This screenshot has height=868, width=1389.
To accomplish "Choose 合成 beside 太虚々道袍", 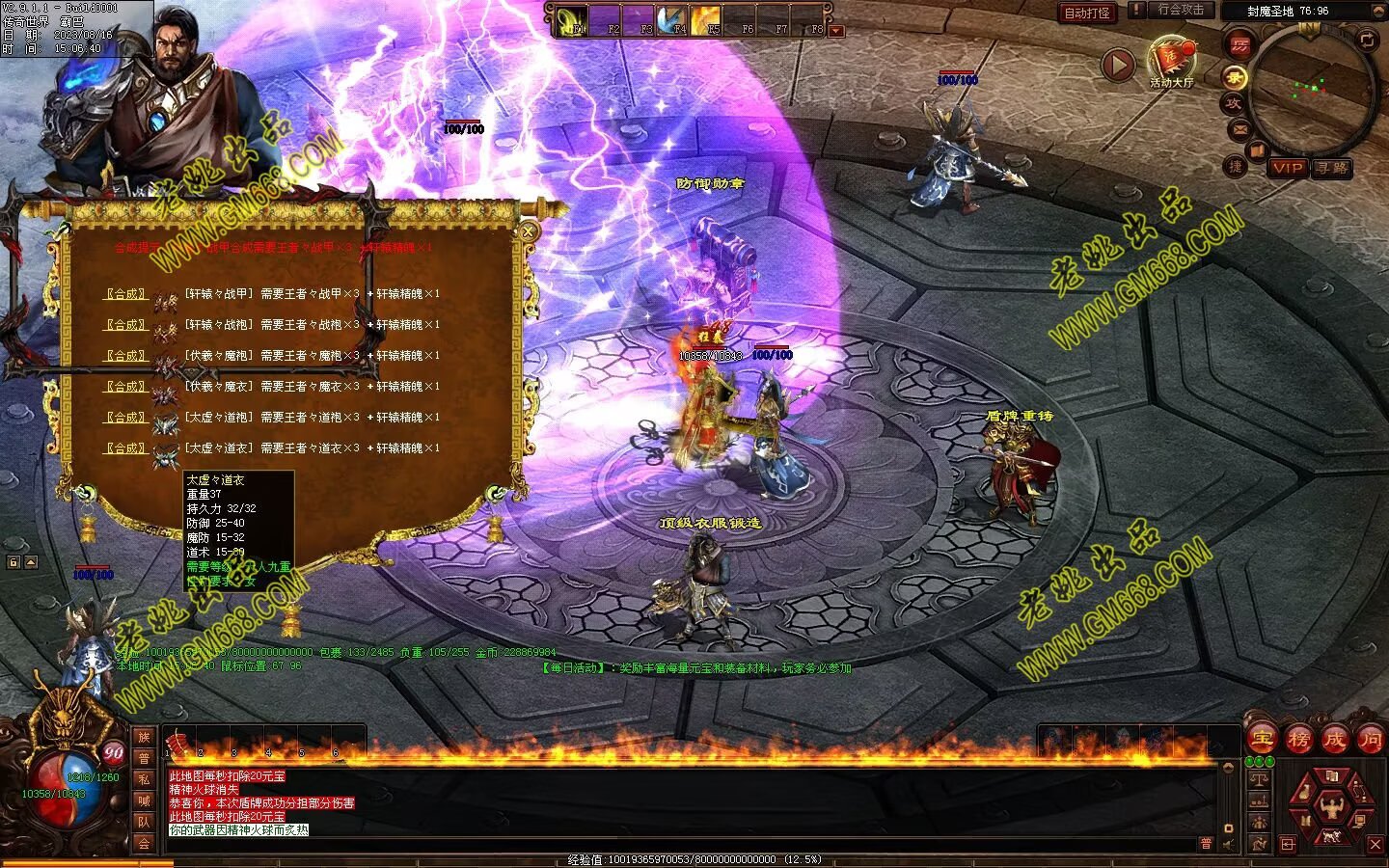I will coord(125,418).
